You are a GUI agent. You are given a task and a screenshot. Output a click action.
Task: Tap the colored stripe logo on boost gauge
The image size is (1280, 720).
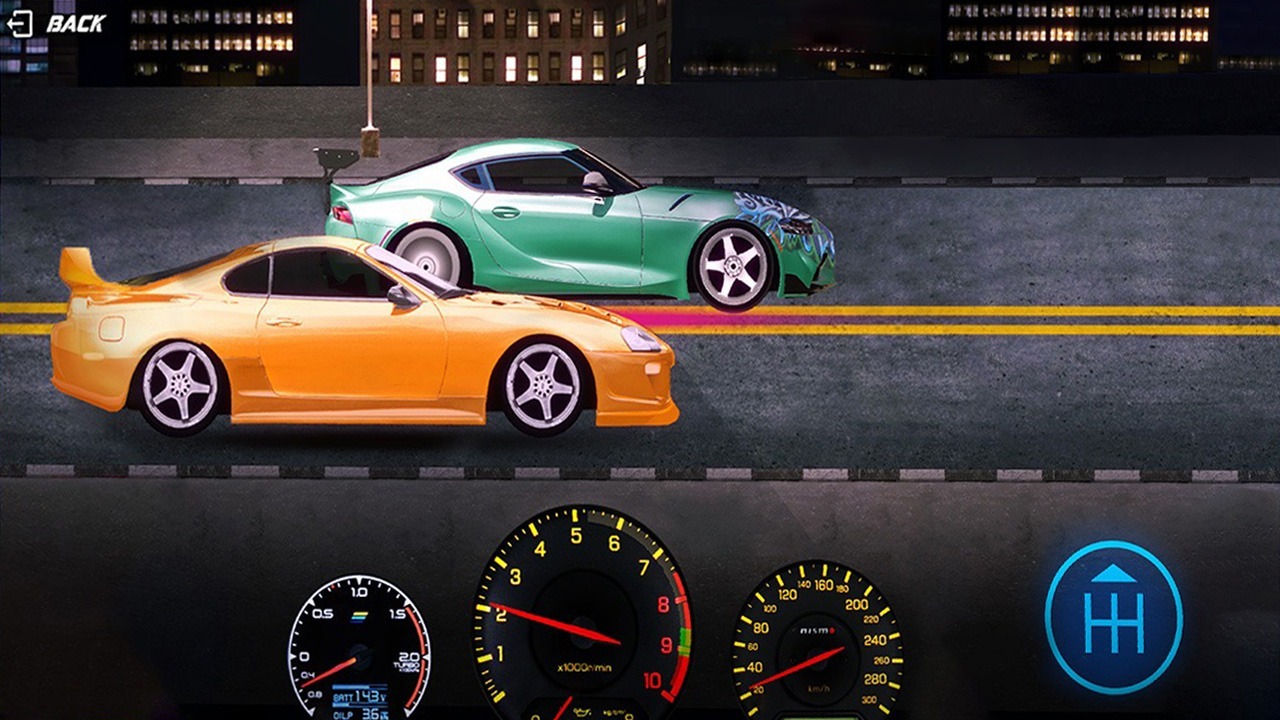[359, 616]
